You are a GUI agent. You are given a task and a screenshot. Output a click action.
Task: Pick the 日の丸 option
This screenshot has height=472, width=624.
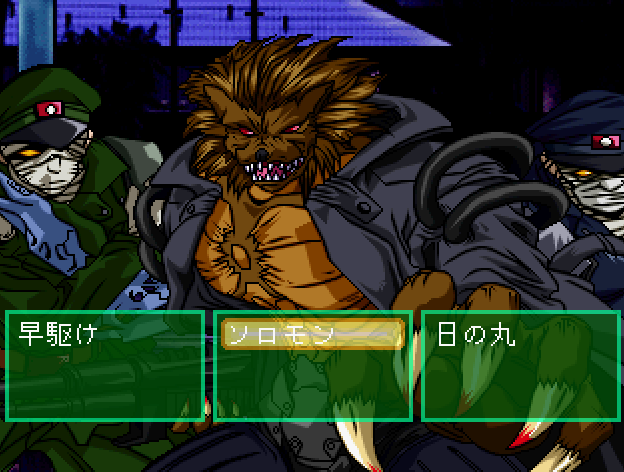coord(477,335)
